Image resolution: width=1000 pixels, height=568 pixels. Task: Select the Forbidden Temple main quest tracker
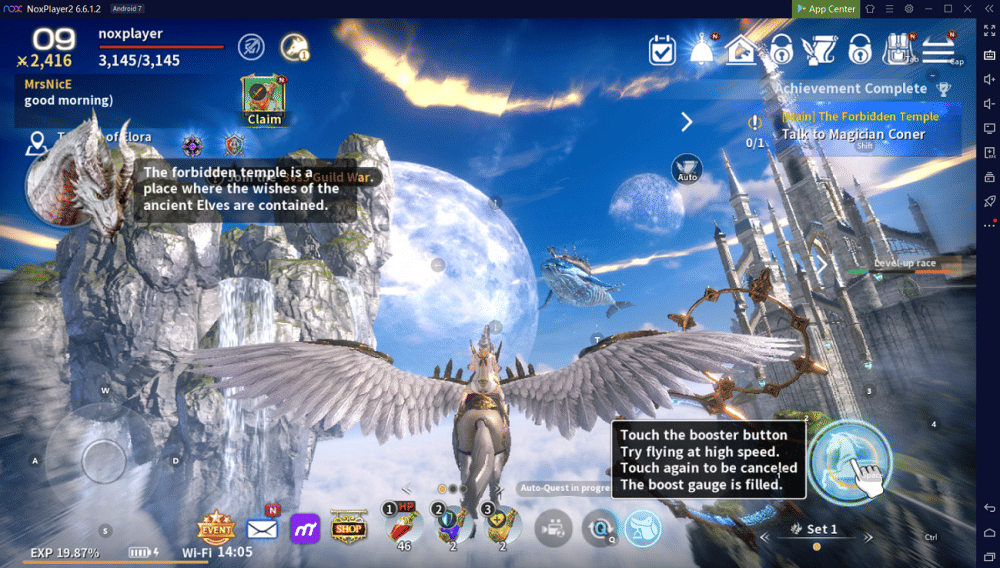pos(853,126)
